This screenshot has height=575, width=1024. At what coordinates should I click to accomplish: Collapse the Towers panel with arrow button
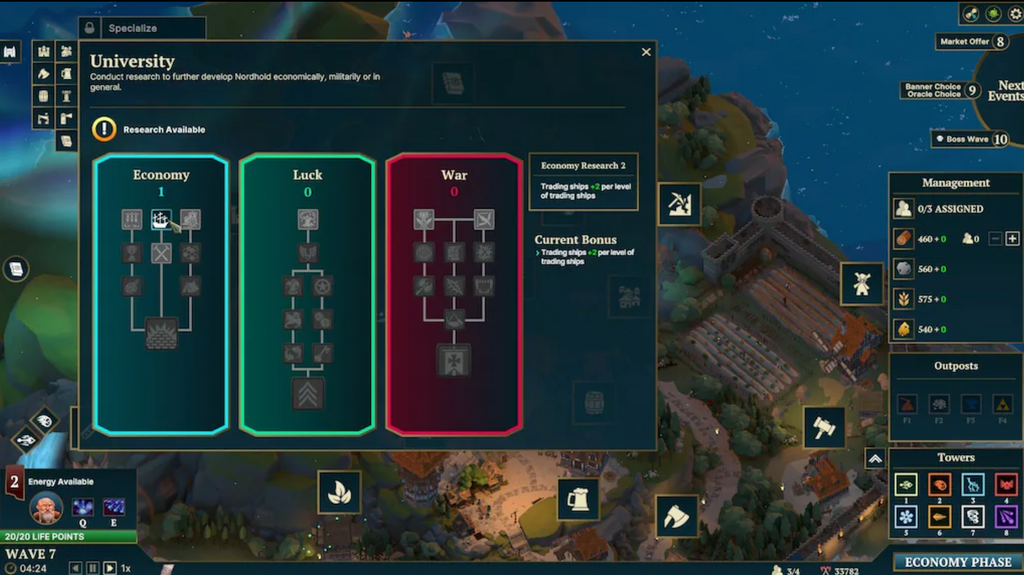click(875, 458)
